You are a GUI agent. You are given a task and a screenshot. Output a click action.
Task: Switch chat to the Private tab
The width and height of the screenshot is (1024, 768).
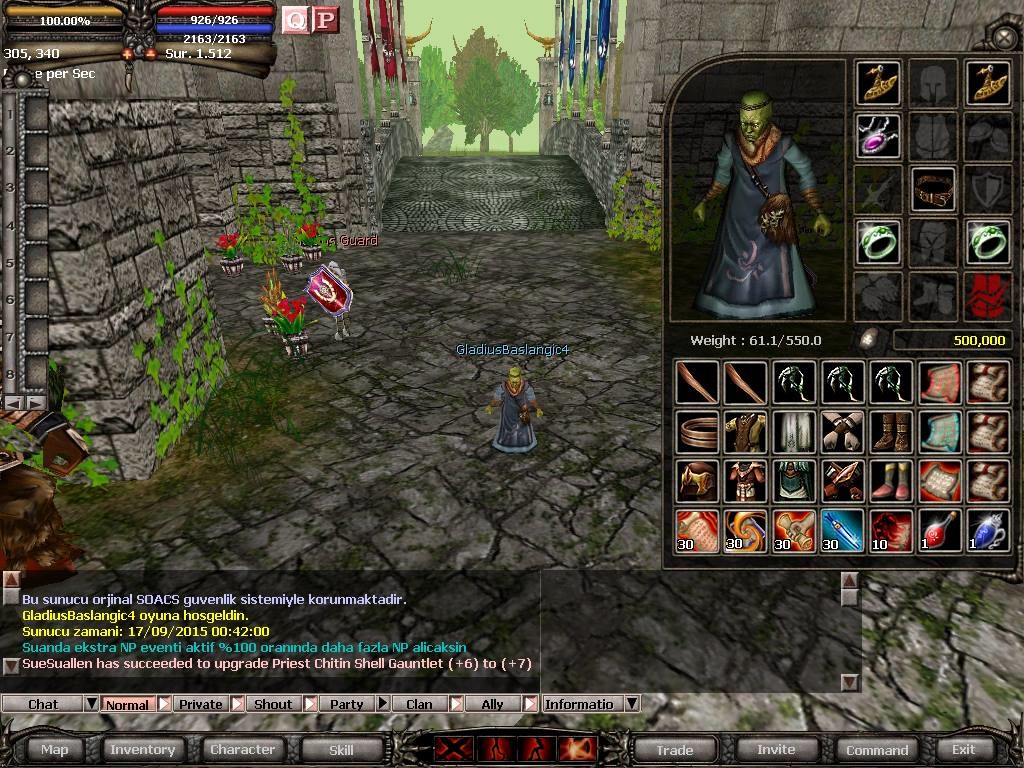coord(201,704)
